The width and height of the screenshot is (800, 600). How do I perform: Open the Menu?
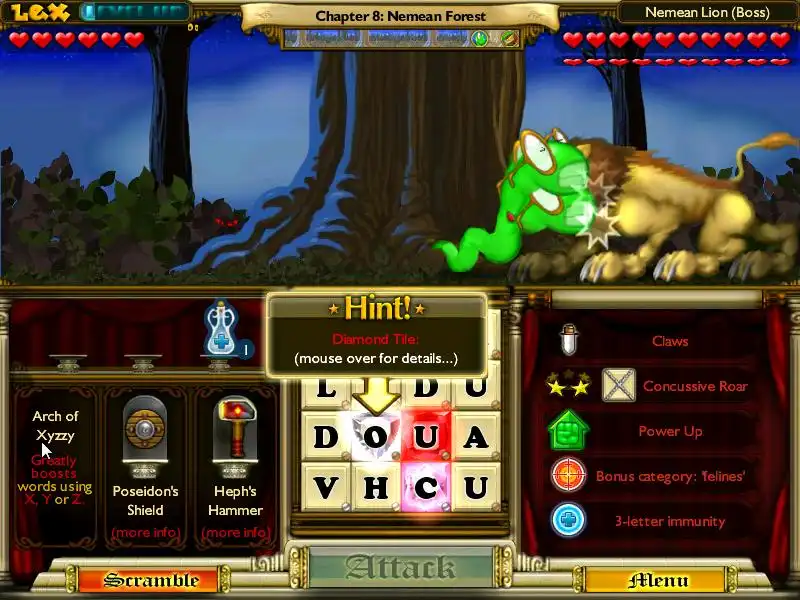coord(657,580)
